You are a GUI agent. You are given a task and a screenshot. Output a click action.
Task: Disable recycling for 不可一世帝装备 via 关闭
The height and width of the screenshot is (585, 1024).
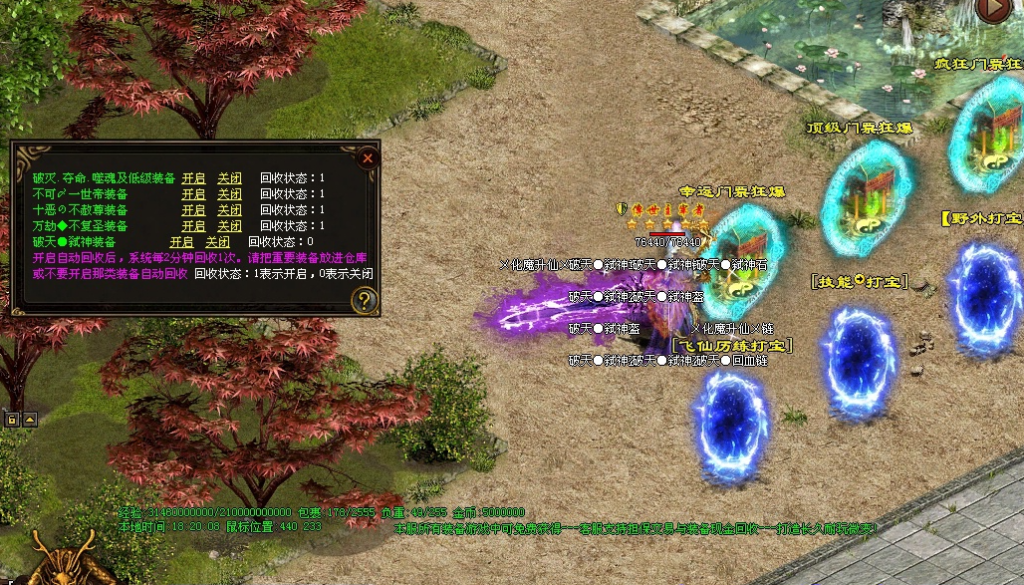point(230,194)
